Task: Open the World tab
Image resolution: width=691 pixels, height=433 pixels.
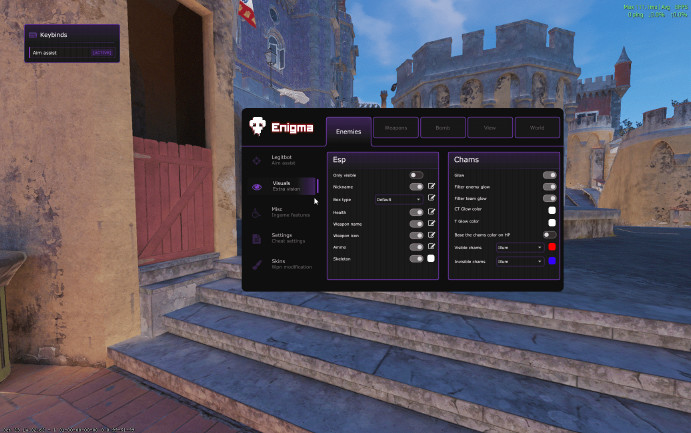Action: click(537, 128)
